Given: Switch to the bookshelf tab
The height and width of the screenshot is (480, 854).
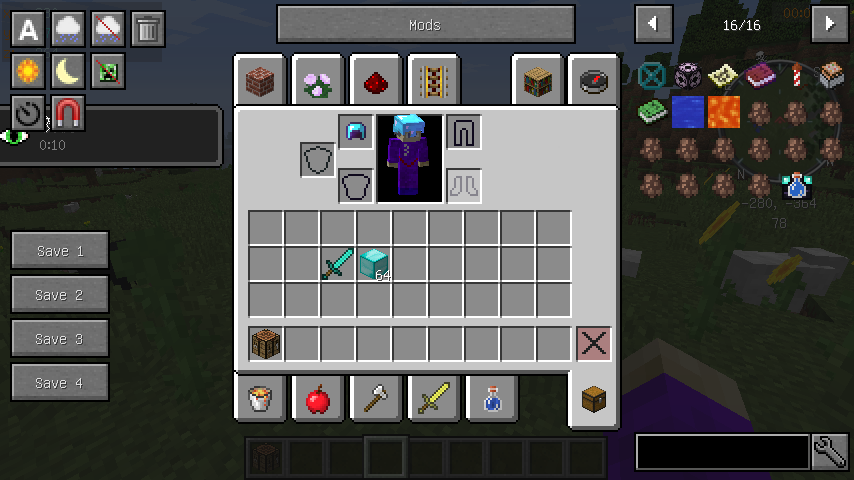Looking at the screenshot, I should pos(537,81).
